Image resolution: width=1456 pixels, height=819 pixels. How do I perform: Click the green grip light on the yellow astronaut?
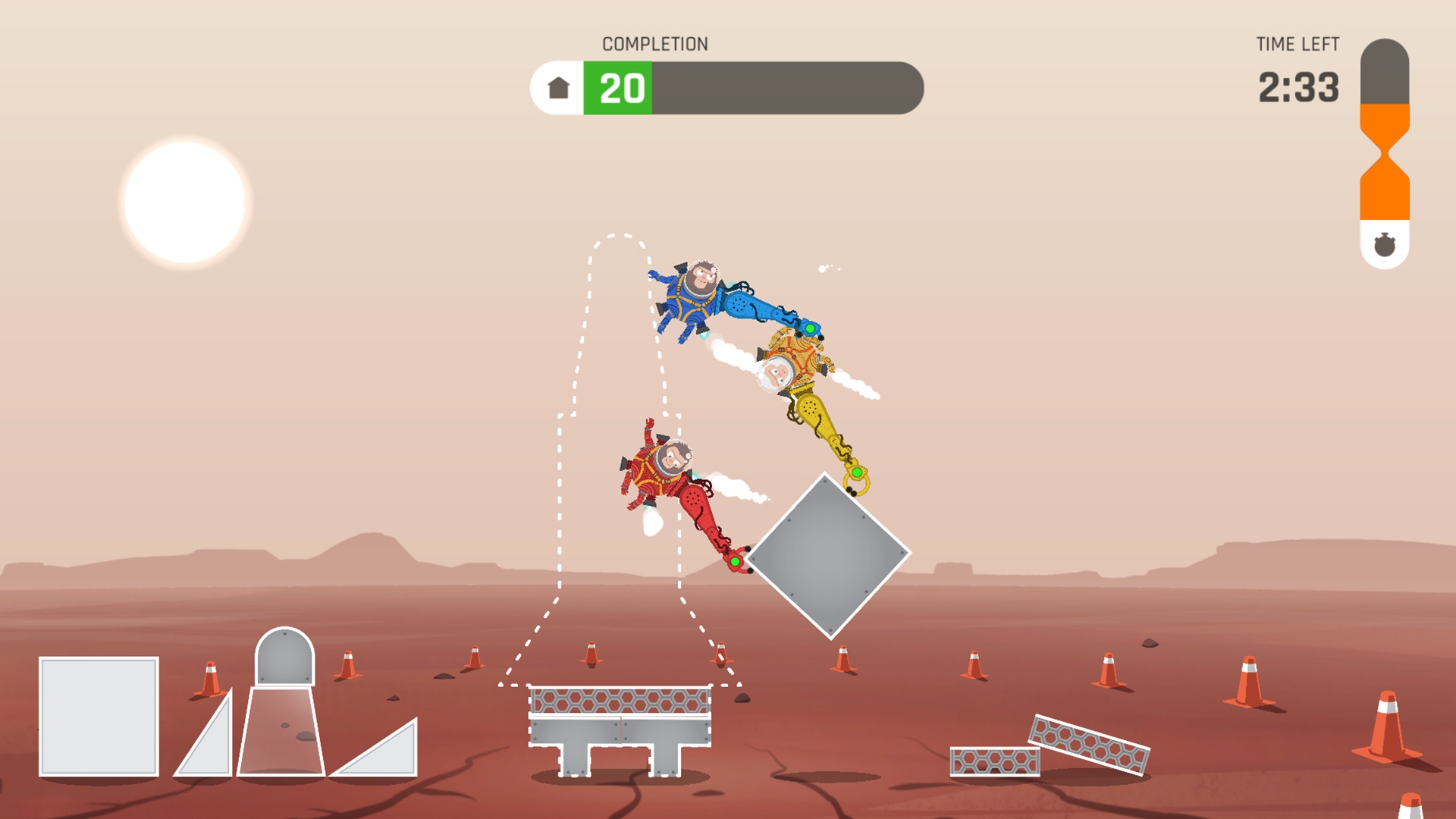pyautogui.click(x=857, y=471)
